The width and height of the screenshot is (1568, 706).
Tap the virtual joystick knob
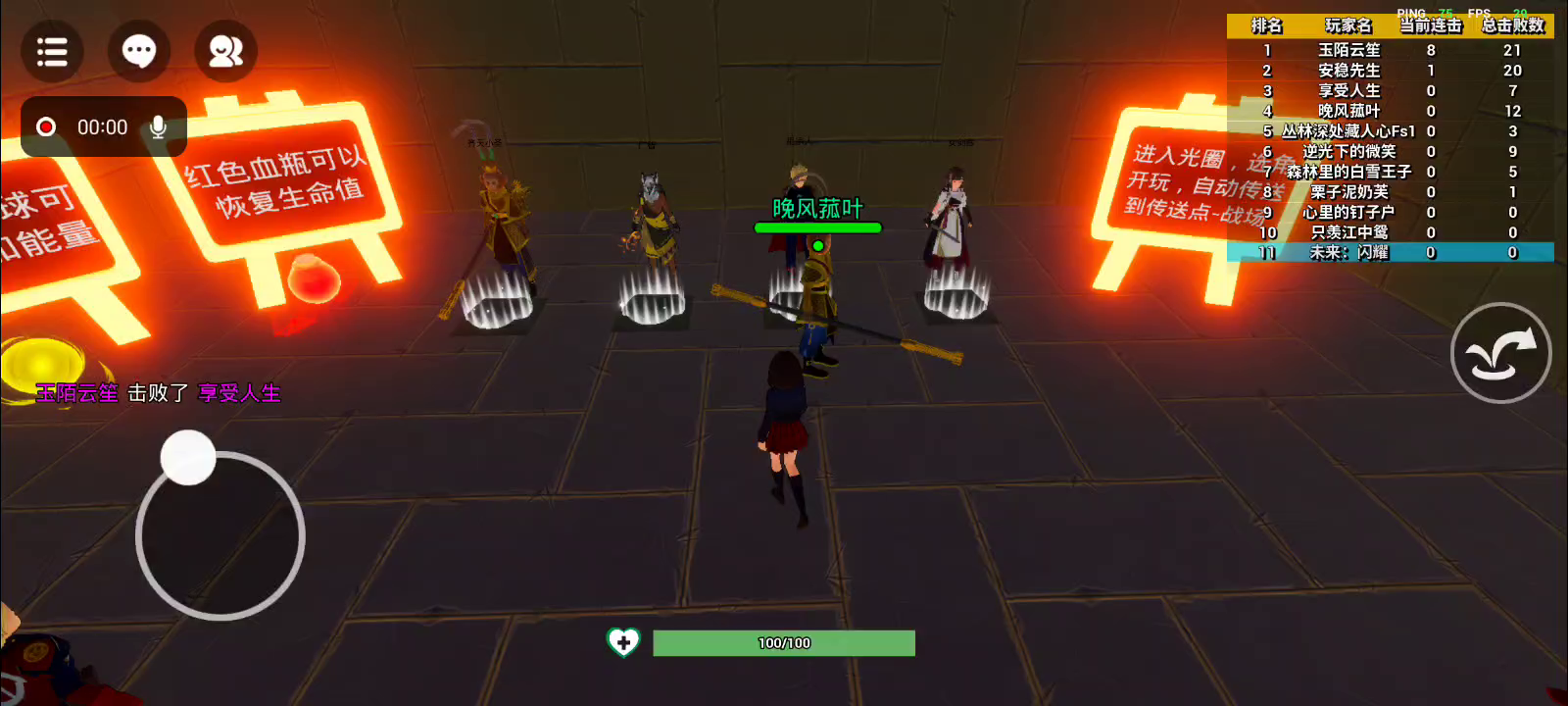(188, 457)
